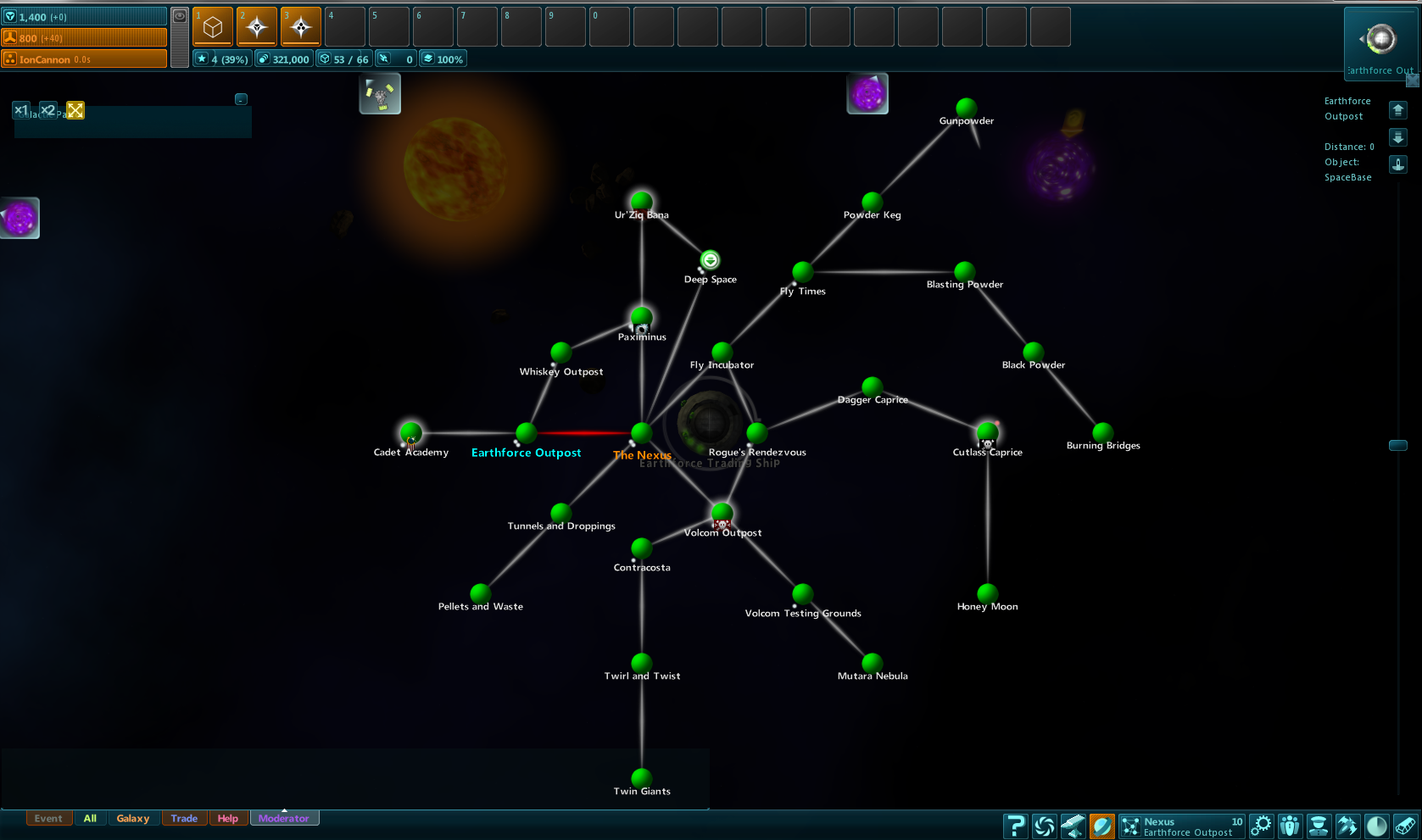This screenshot has width=1422, height=840.
Task: Click the up arrow button beside Earthforce Outpost
Action: 1398,110
